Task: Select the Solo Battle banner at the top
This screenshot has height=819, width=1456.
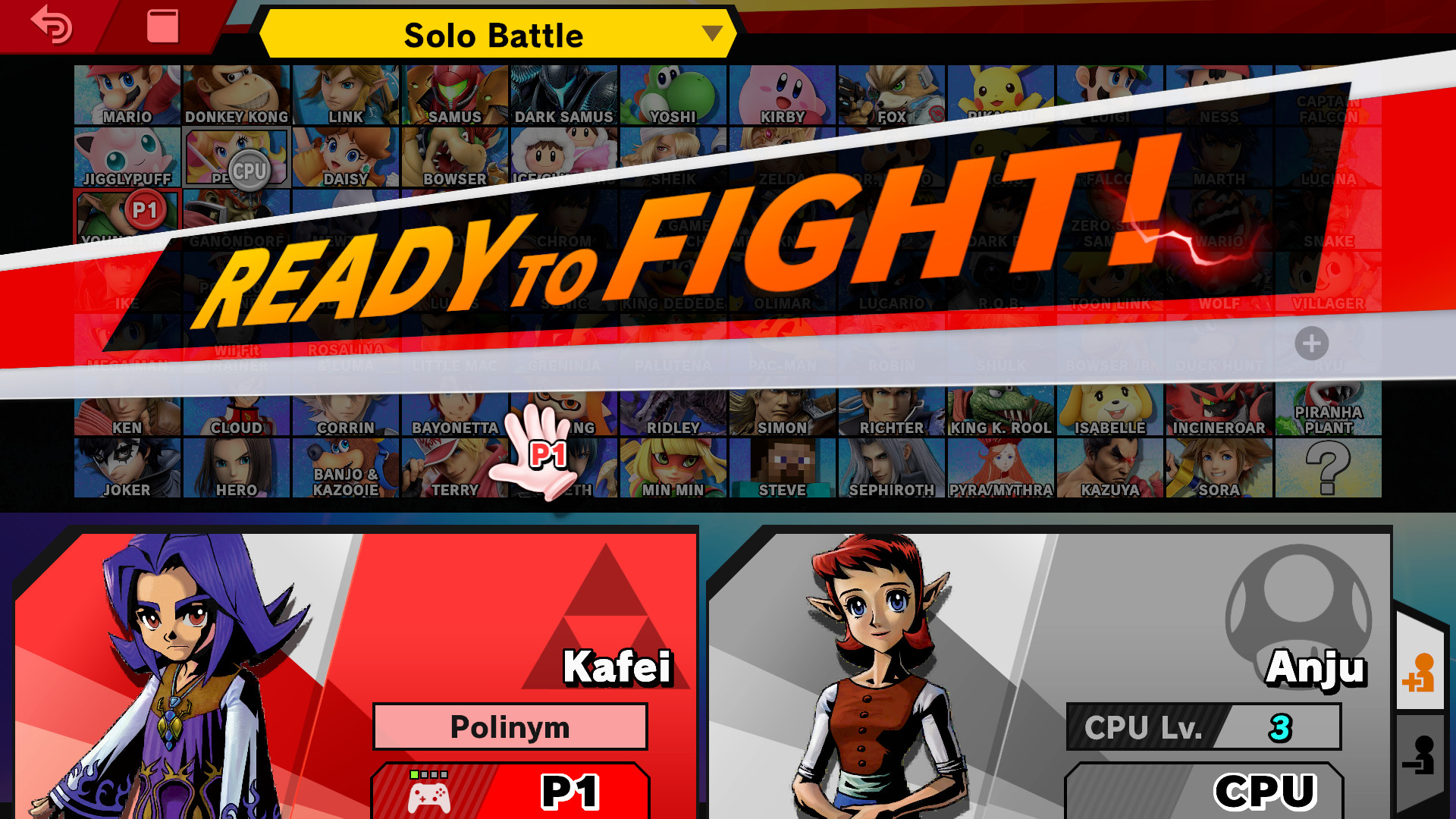Action: coord(494,33)
